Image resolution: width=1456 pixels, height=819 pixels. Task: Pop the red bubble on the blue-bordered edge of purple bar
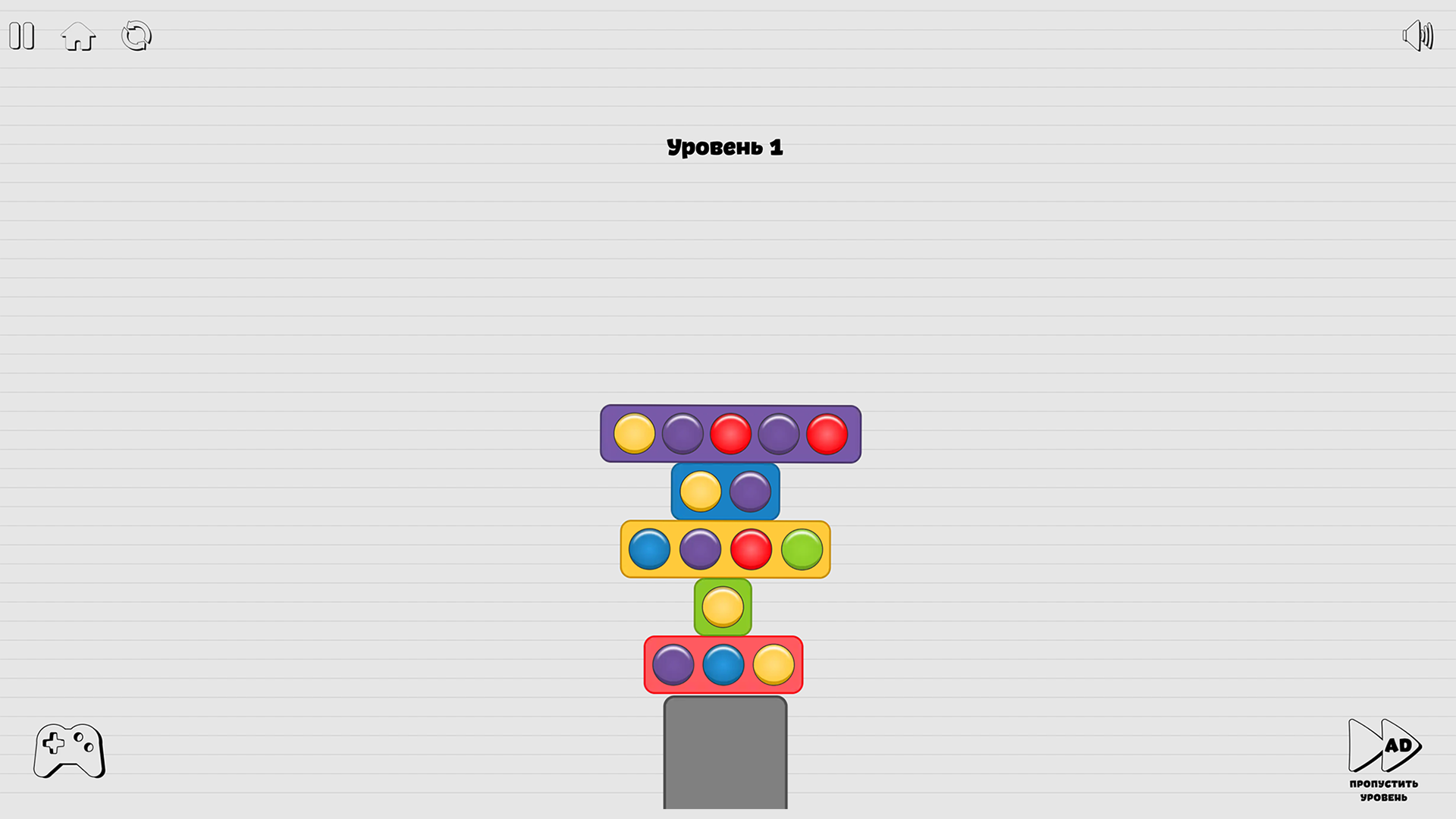pyautogui.click(x=827, y=434)
